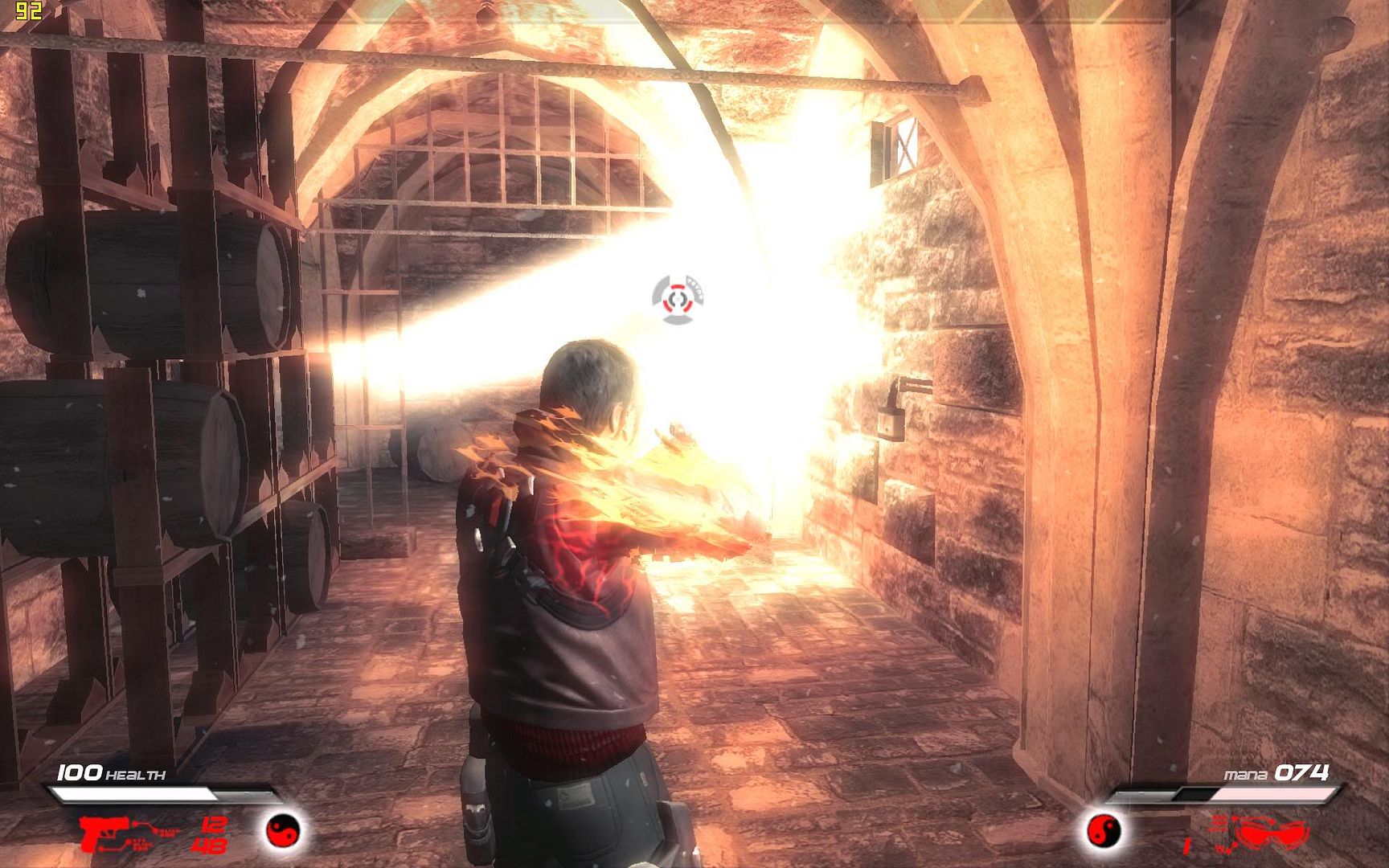This screenshot has height=868, width=1389.
Task: Select the red goggles item icon
Action: click(1272, 833)
